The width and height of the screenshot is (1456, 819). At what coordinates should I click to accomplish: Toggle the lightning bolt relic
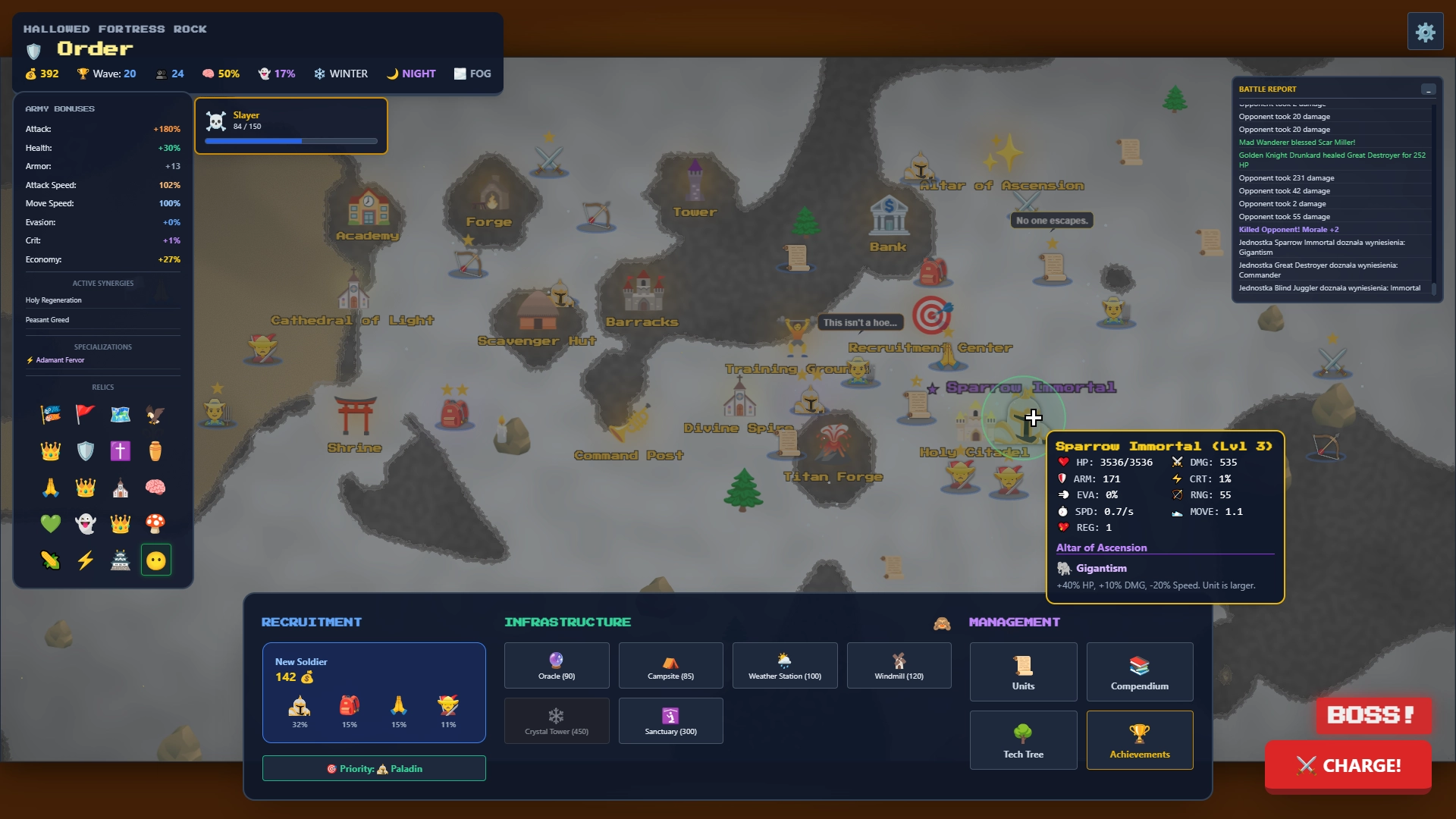[85, 560]
